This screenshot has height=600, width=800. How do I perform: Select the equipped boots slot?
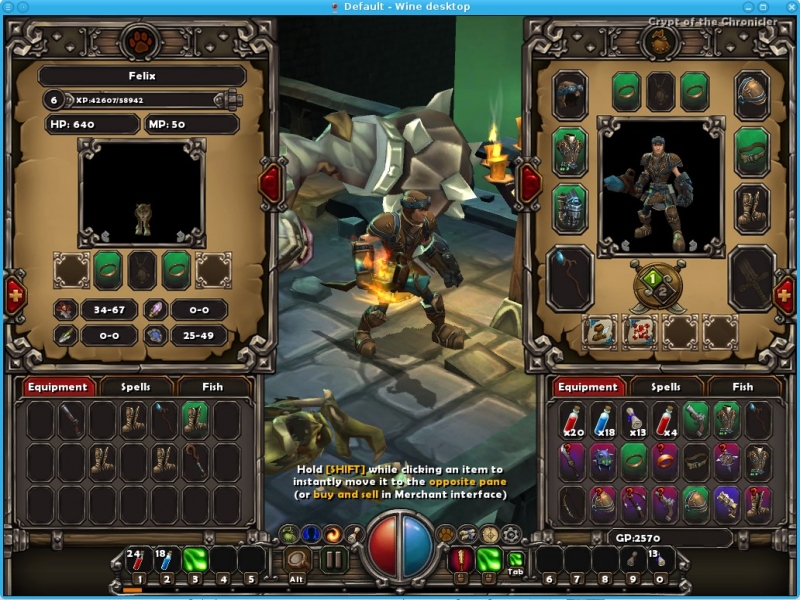click(x=752, y=208)
